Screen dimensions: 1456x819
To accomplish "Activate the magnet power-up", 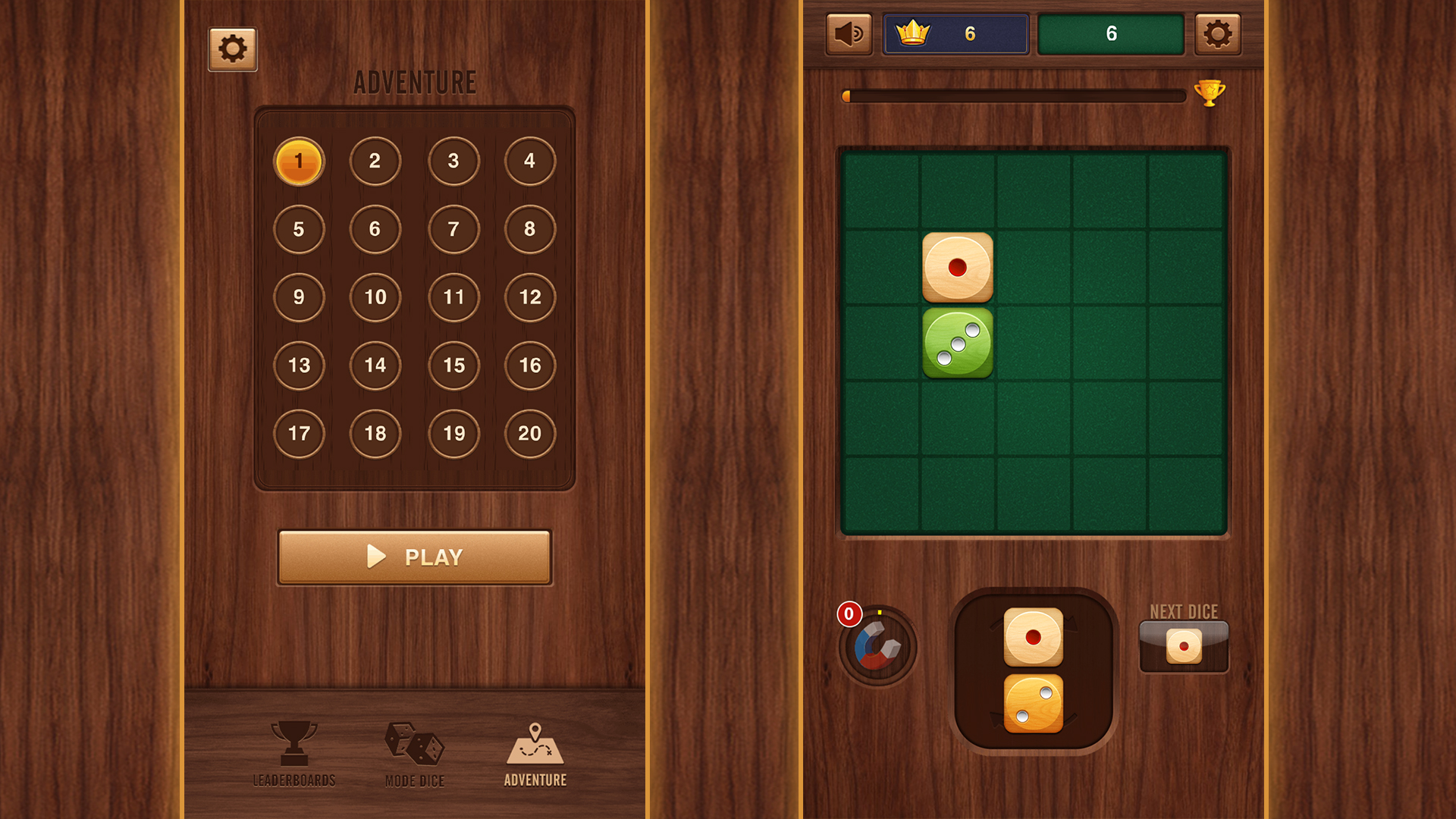I will (877, 647).
